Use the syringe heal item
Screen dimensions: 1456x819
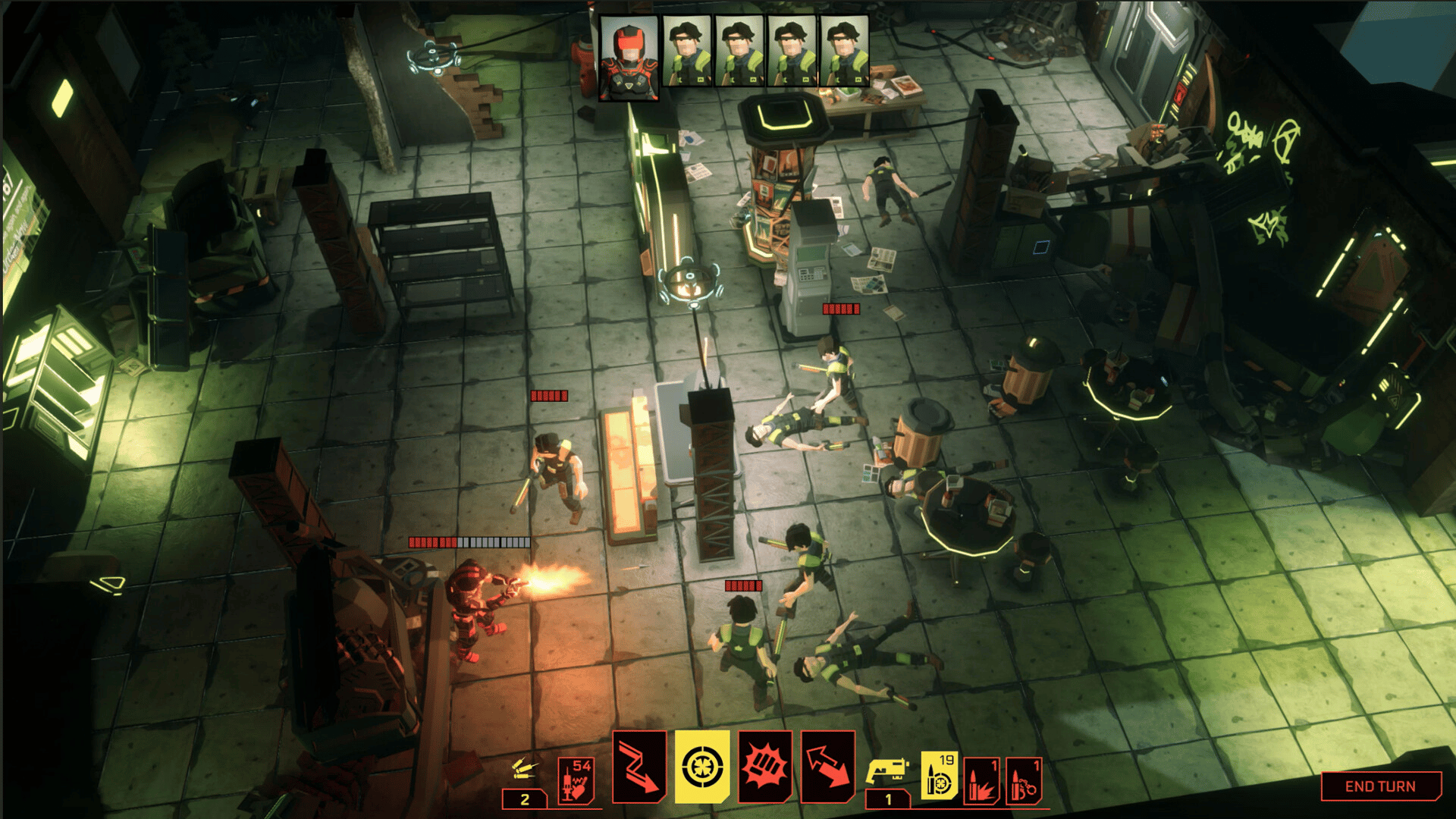576,780
